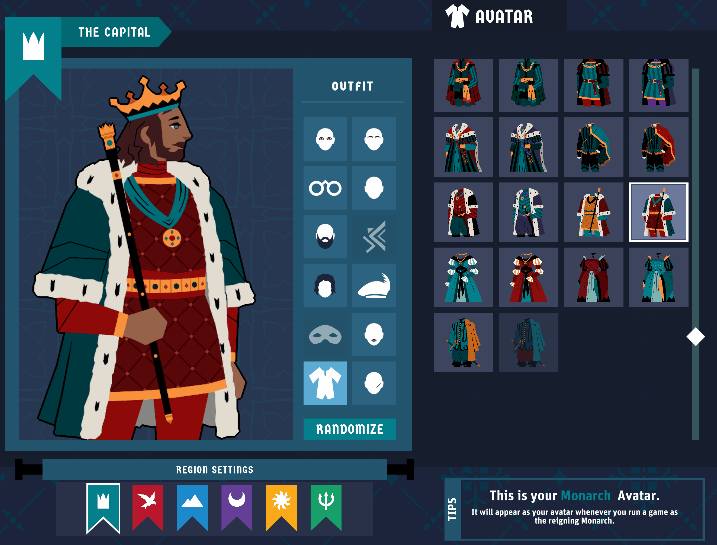This screenshot has height=545, width=717.
Task: Select the teal crown Capital banner
Action: (103, 506)
